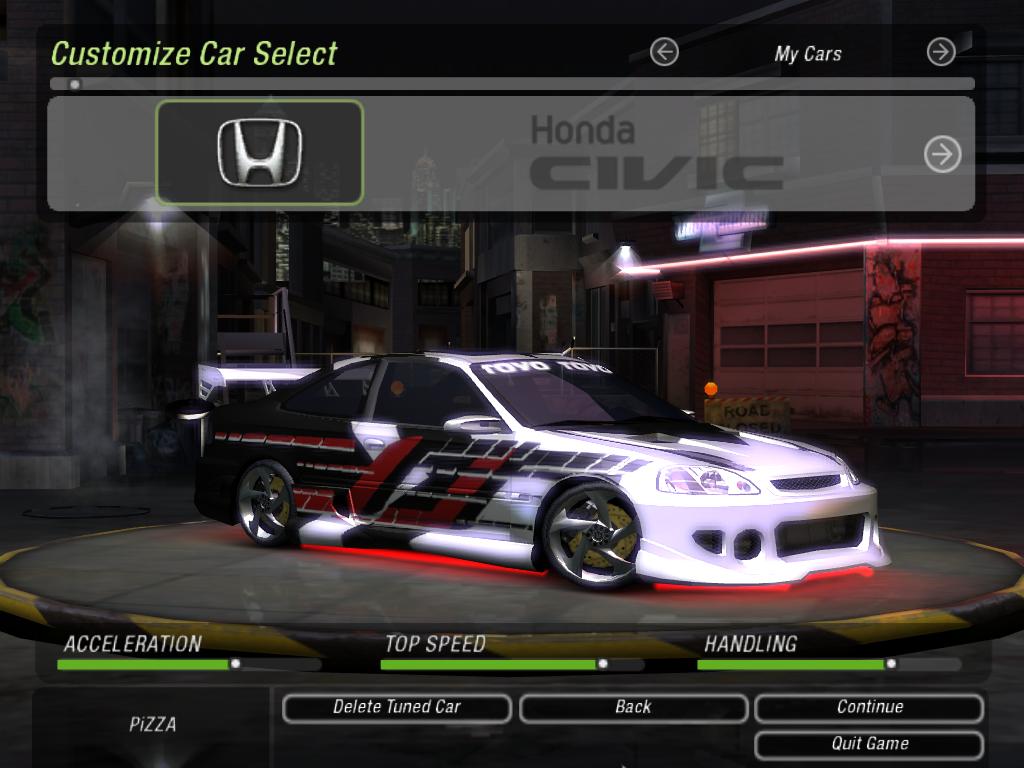The width and height of the screenshot is (1024, 768).
Task: Delete the tuned car
Action: pyautogui.click(x=397, y=707)
